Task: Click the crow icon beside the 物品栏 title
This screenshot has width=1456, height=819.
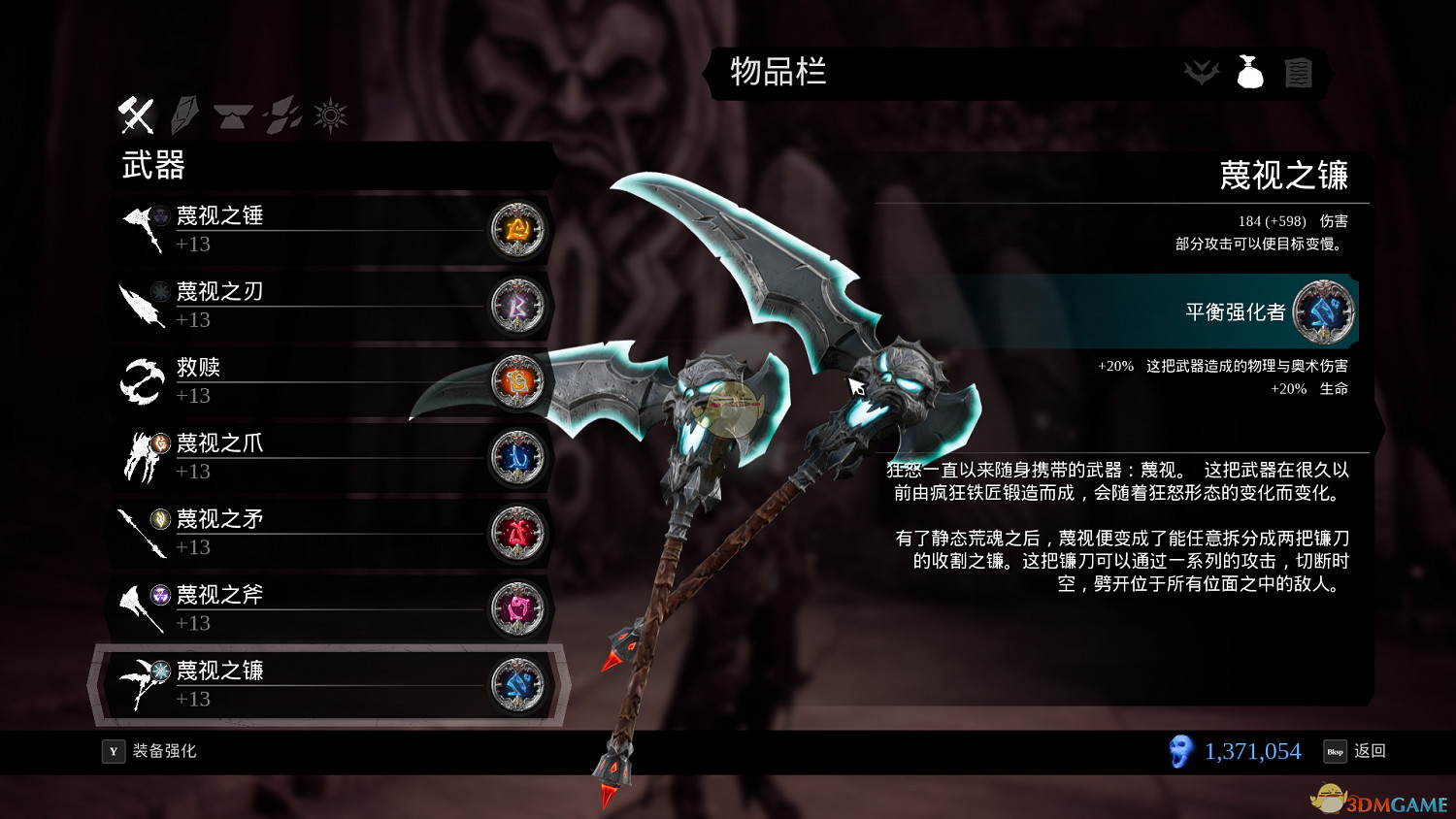Action: [1202, 73]
